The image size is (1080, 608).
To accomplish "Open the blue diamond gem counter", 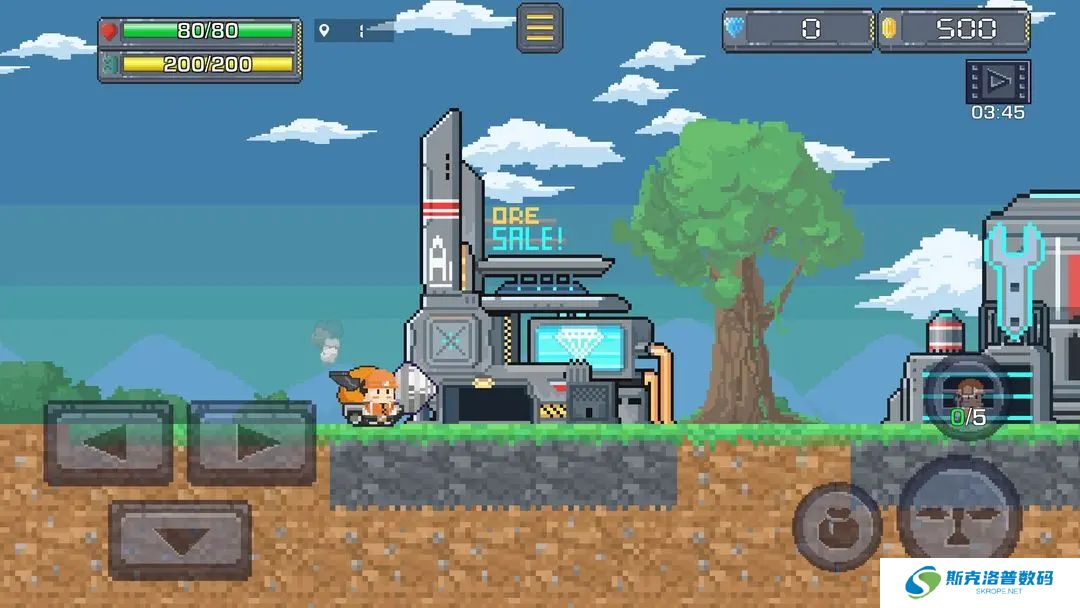I will pyautogui.click(x=798, y=30).
